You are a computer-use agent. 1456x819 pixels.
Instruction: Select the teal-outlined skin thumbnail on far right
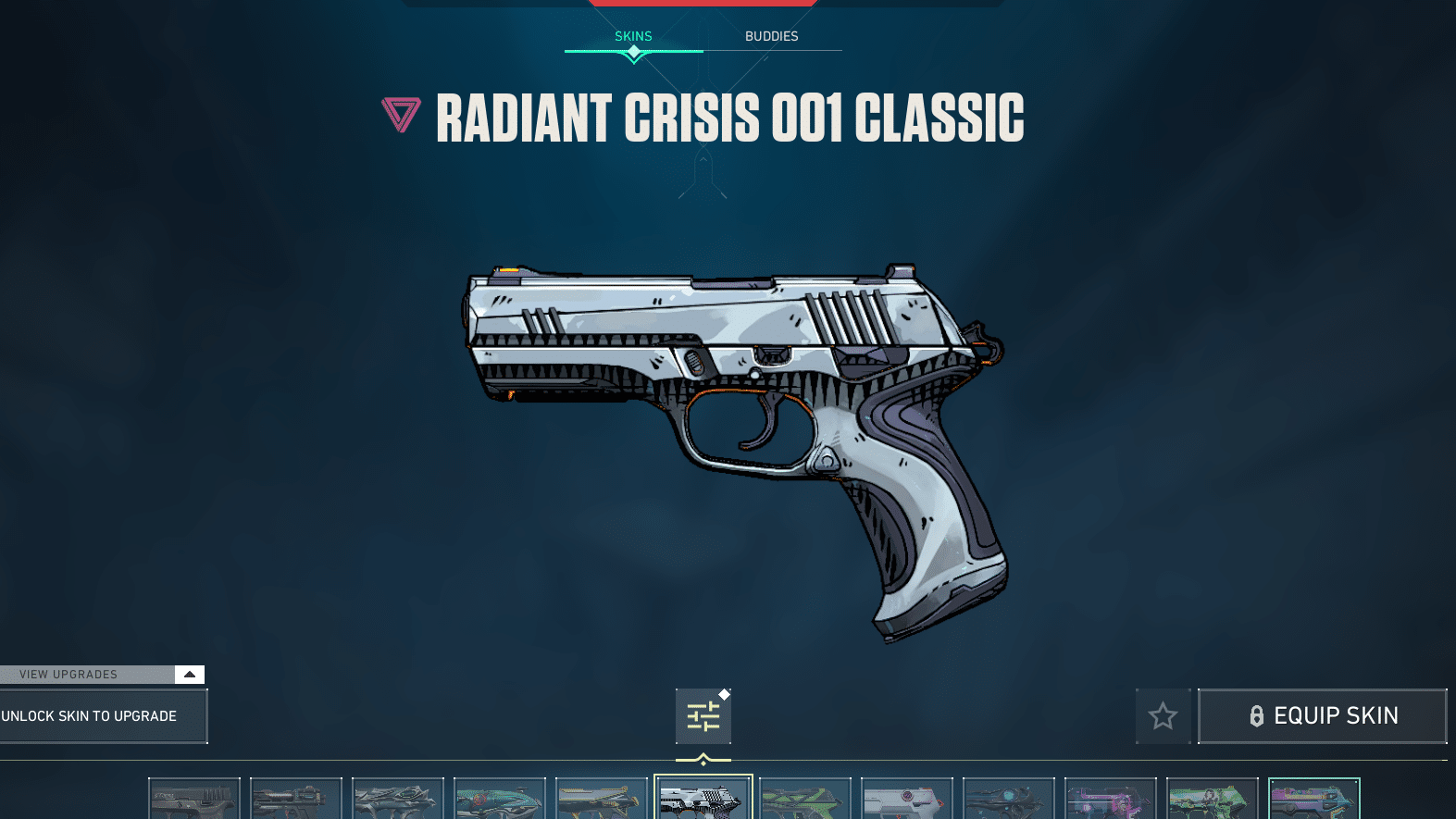tap(1314, 798)
